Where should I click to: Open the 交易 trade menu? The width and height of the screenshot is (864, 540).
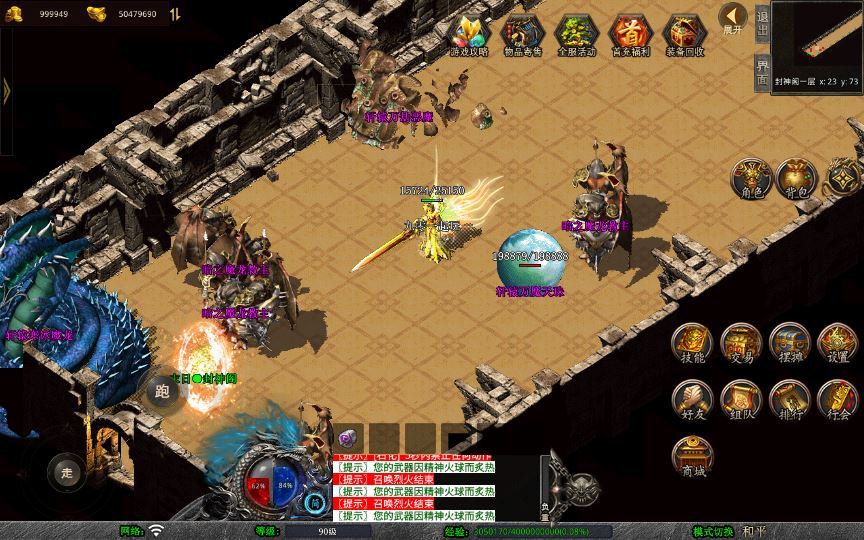pos(741,343)
